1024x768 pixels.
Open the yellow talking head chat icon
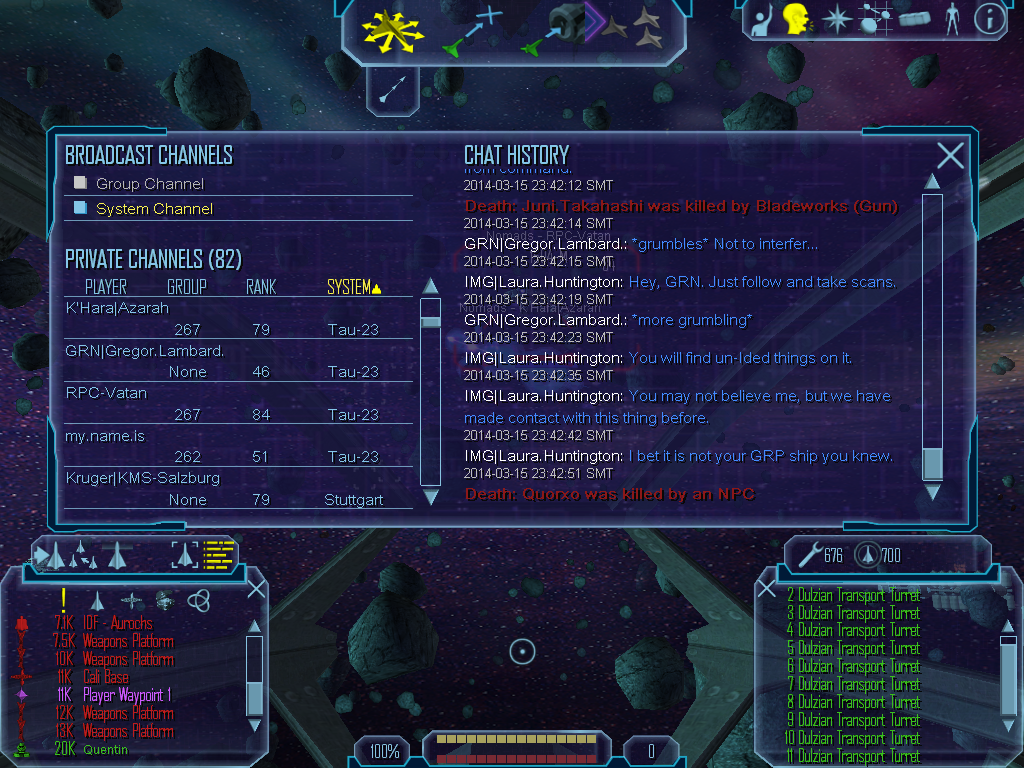[x=796, y=19]
